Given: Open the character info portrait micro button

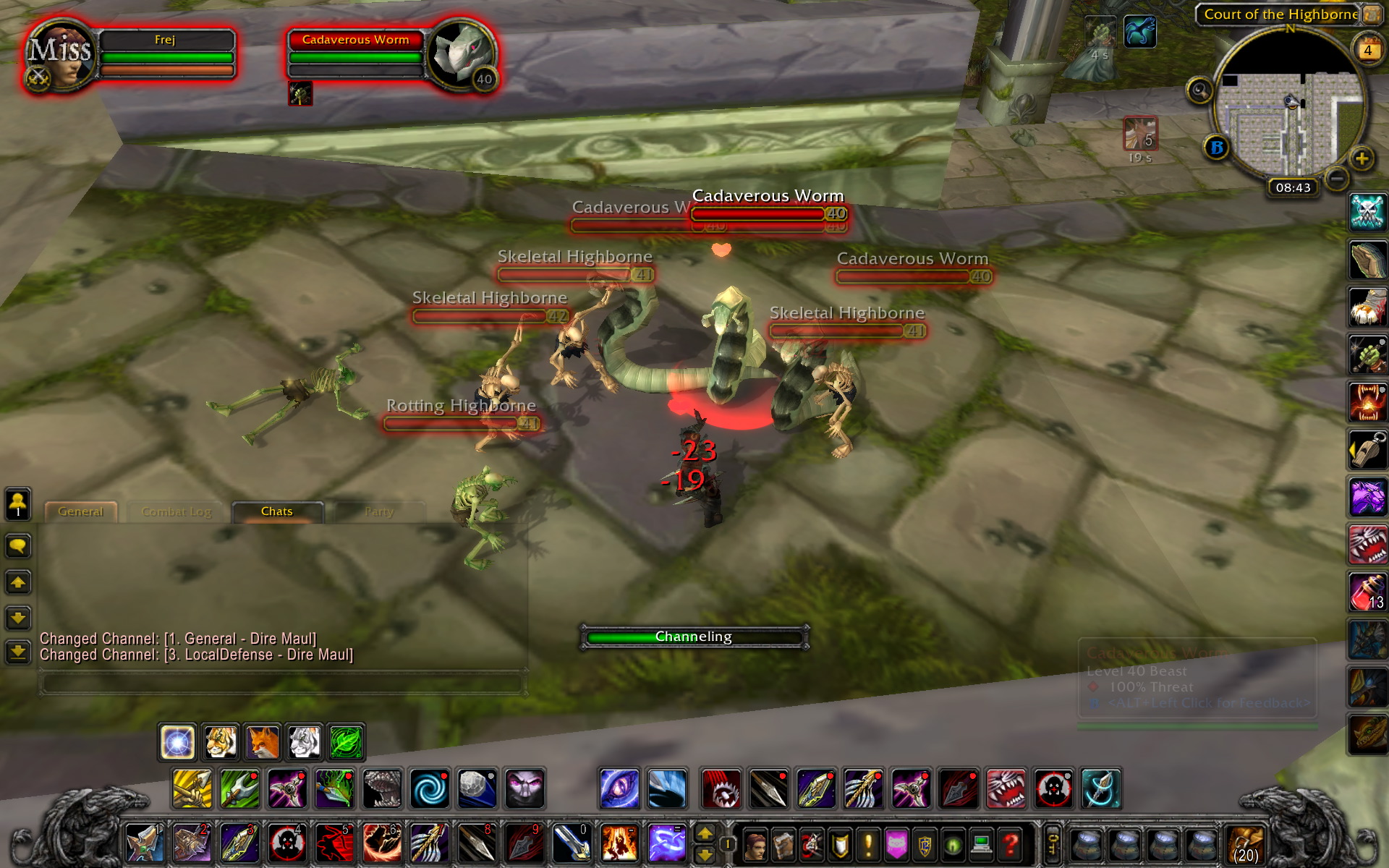Looking at the screenshot, I should tap(756, 843).
